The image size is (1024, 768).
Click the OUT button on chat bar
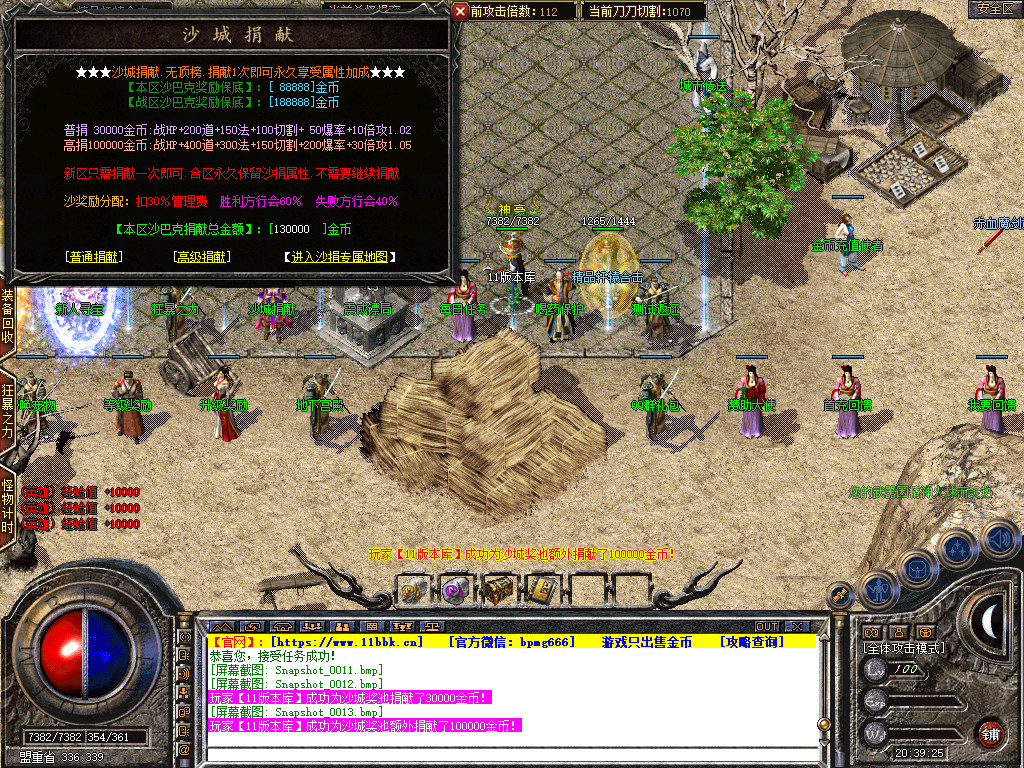coord(767,626)
